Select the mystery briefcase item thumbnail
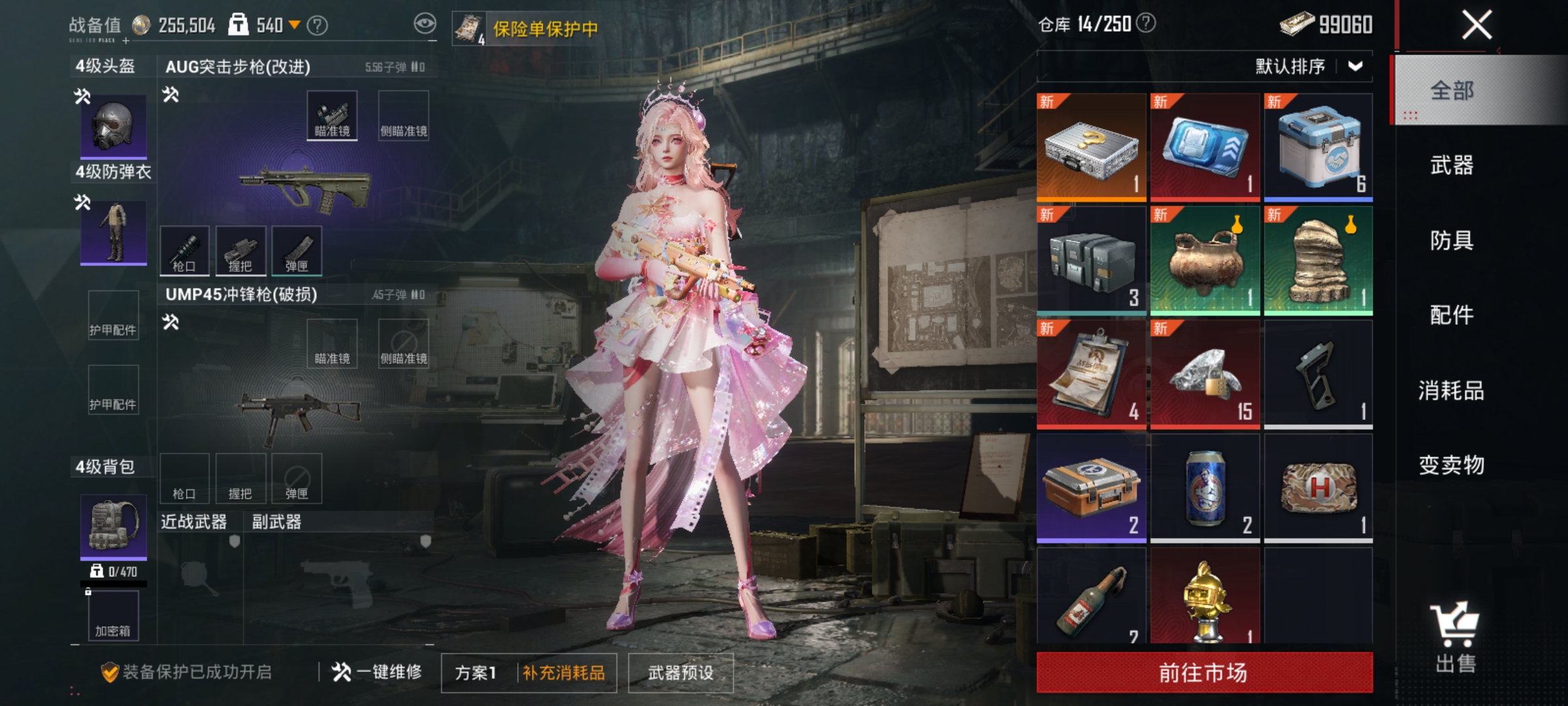 (x=1092, y=145)
